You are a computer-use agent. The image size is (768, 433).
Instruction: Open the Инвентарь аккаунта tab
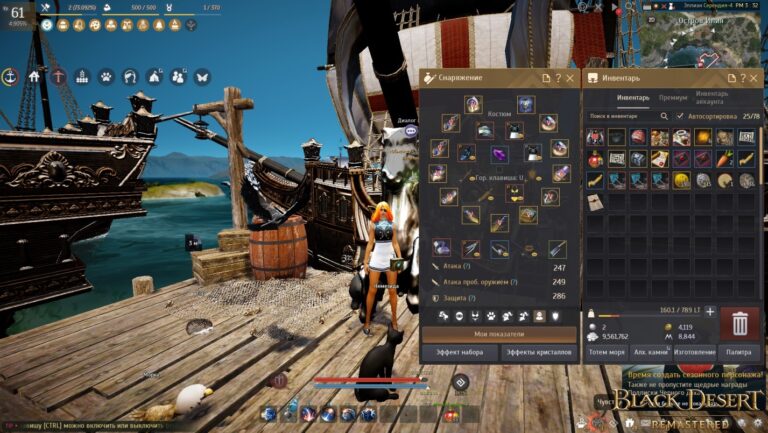pos(712,98)
